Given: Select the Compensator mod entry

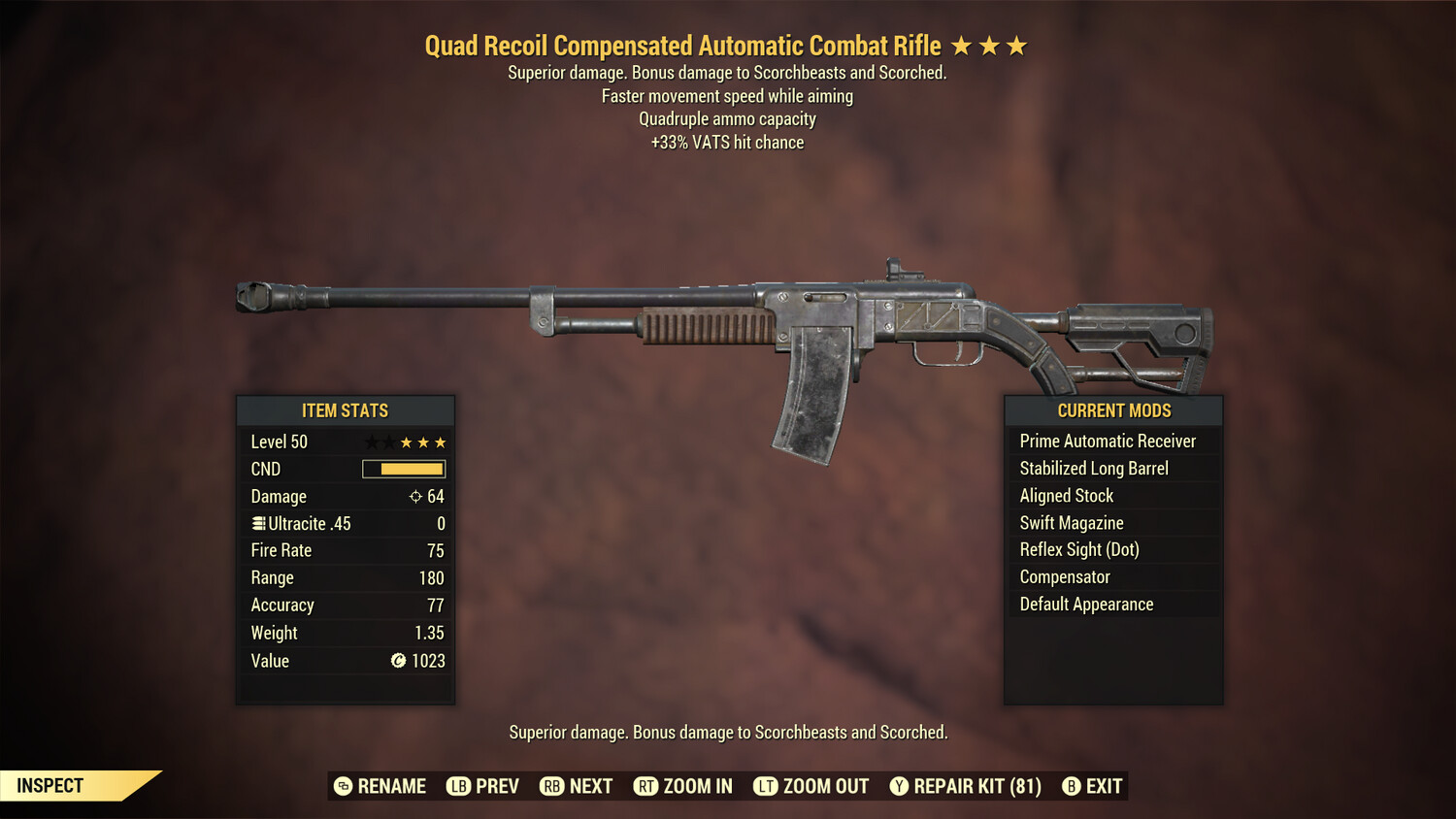Looking at the screenshot, I should tap(1064, 576).
